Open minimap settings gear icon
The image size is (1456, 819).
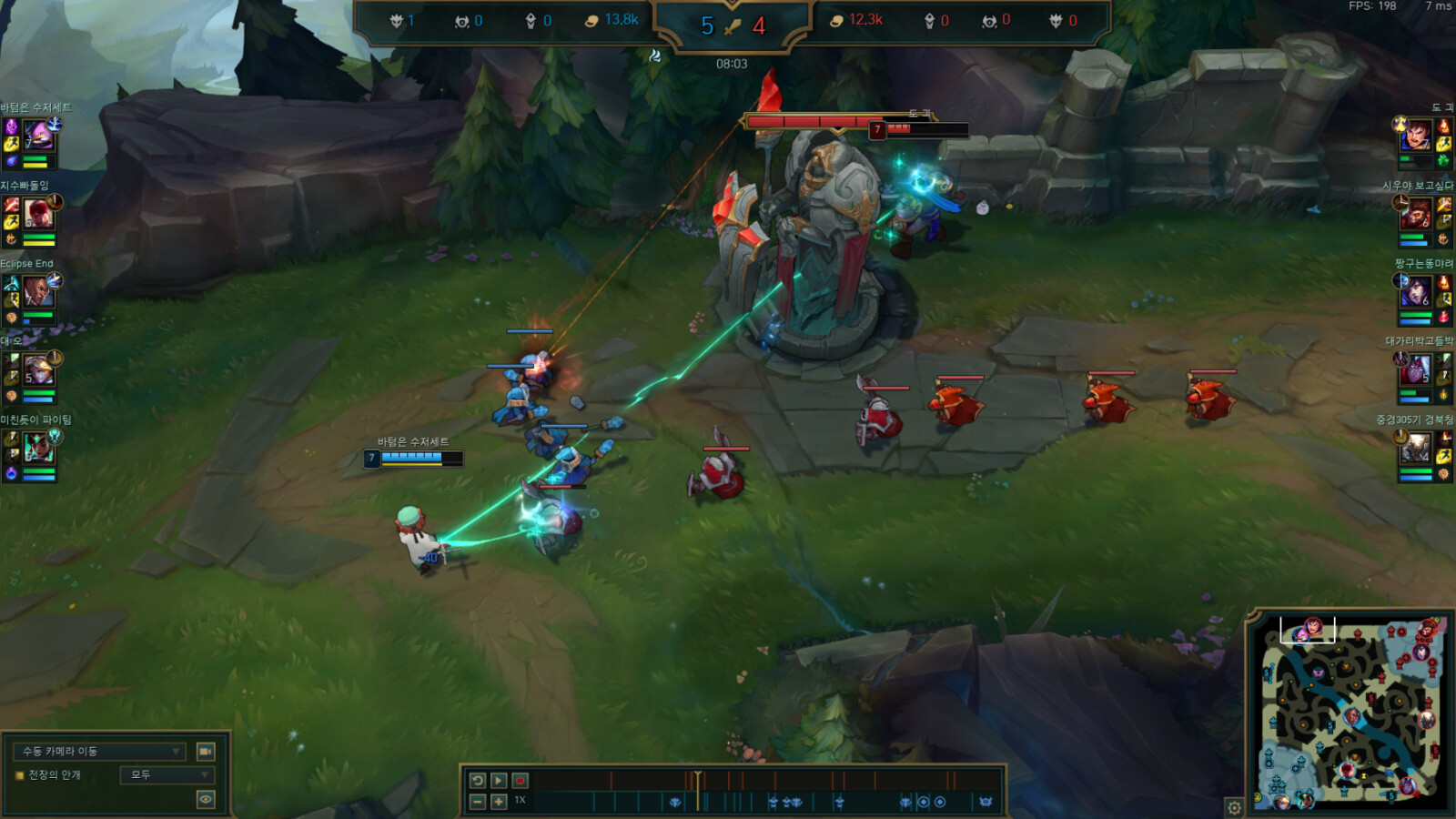pyautogui.click(x=1234, y=807)
